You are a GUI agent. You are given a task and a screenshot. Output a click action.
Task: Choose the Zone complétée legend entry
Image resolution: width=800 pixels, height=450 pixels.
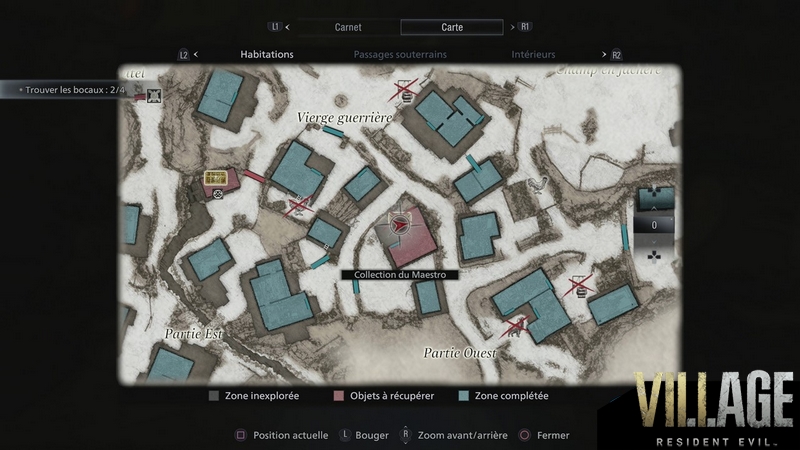503,396
